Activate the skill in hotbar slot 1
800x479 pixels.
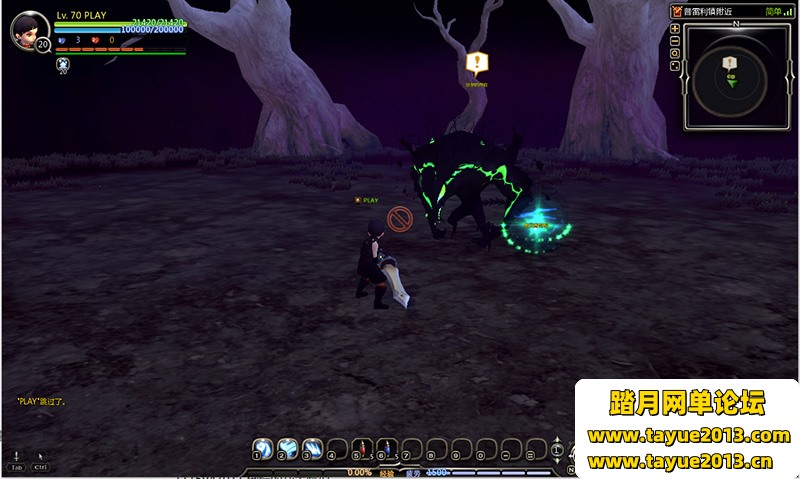262,447
